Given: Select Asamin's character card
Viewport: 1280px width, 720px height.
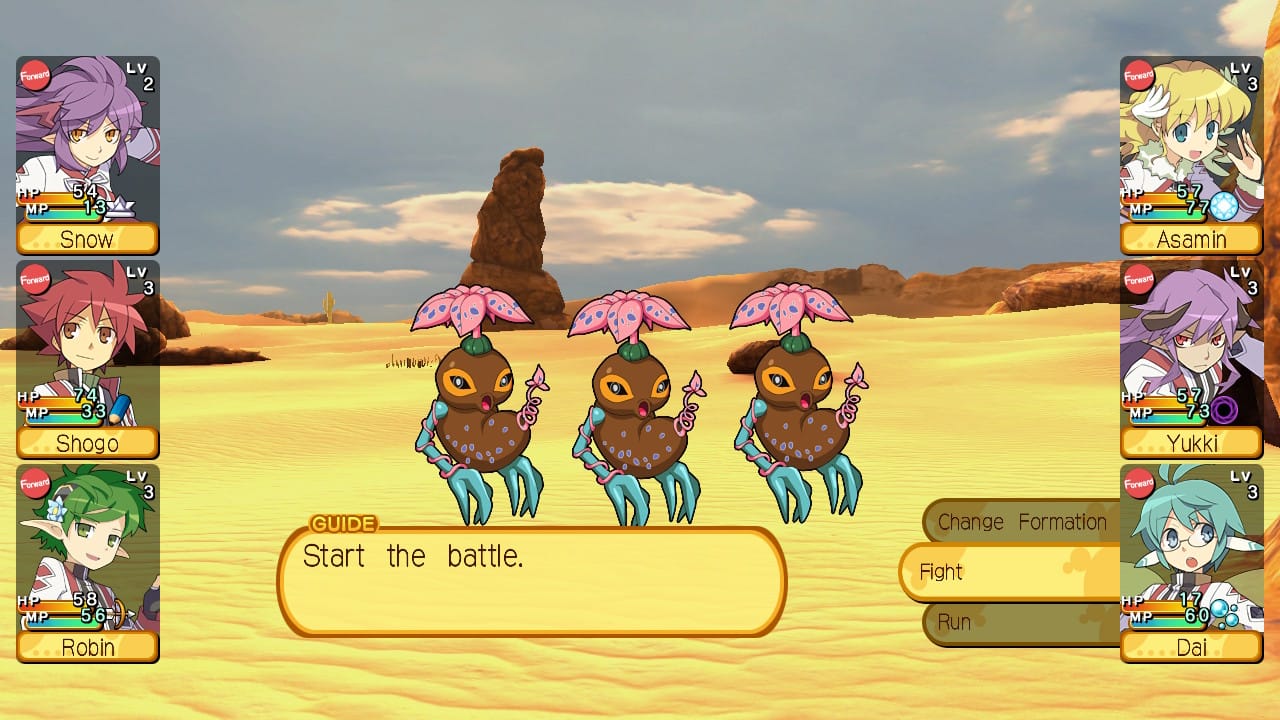Looking at the screenshot, I should click(x=1191, y=155).
